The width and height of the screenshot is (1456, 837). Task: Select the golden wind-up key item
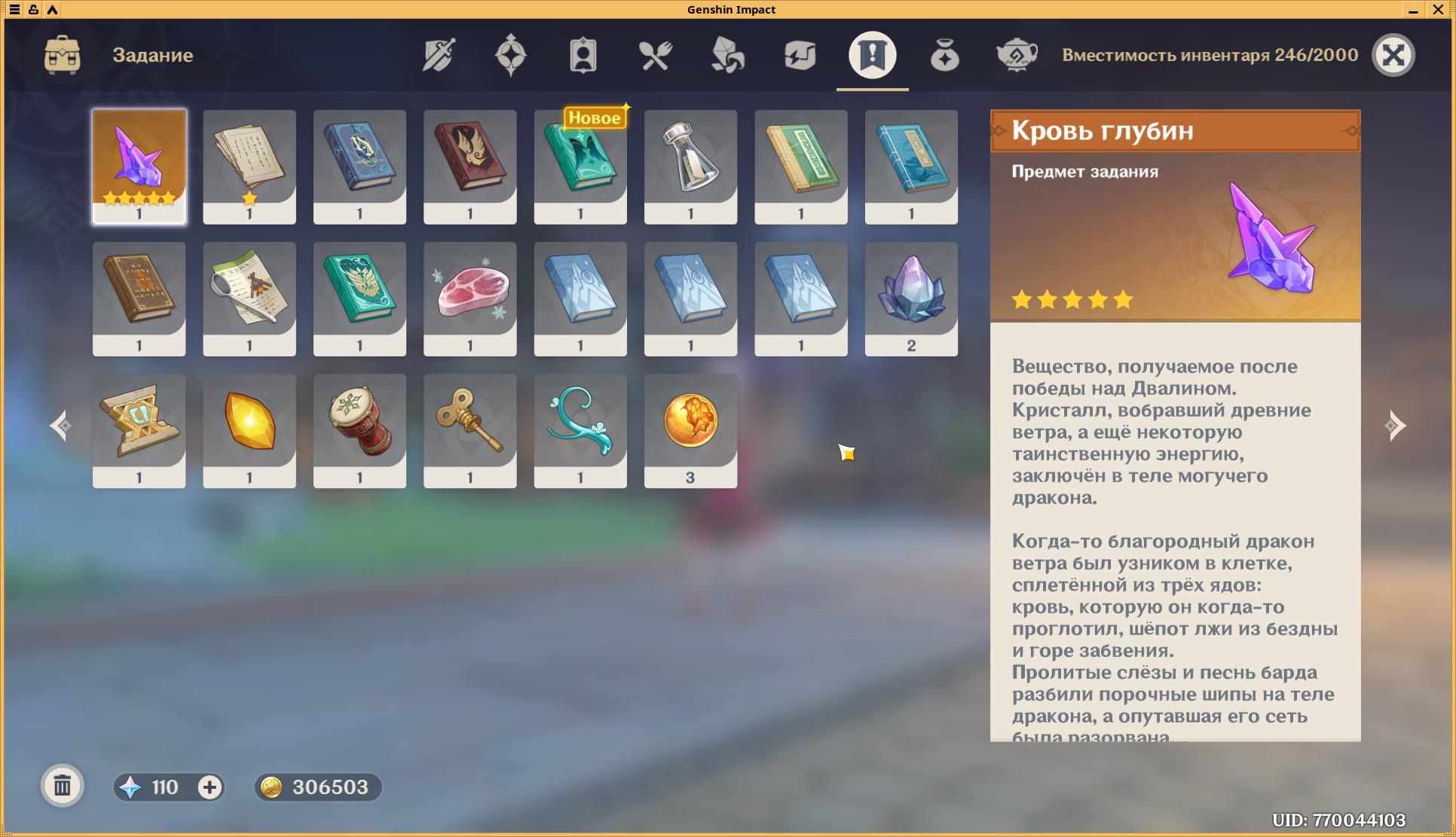tap(470, 430)
